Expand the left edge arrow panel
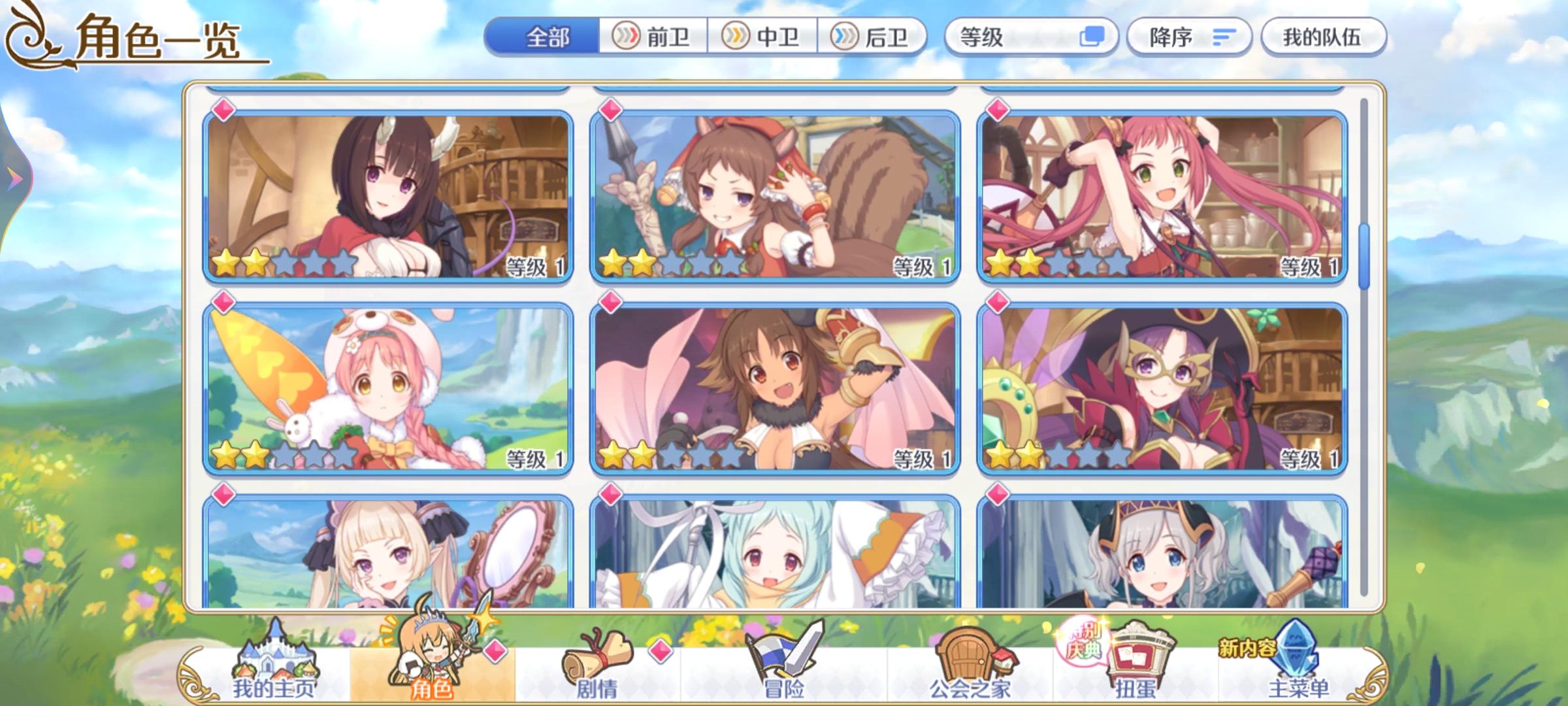1568x706 pixels. click(13, 178)
